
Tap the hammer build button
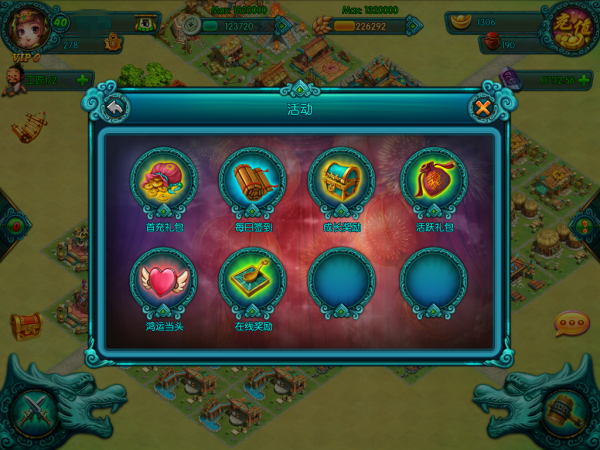[x=564, y=411]
